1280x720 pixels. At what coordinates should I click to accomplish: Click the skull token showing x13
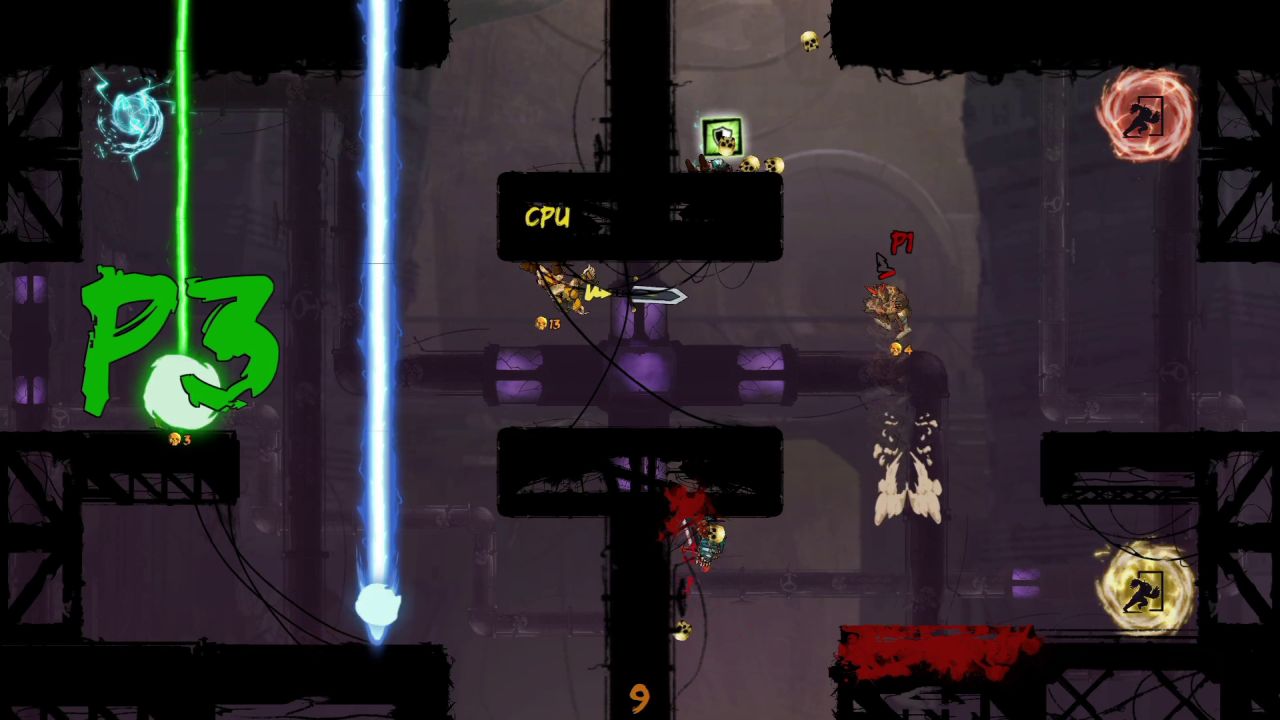542,323
